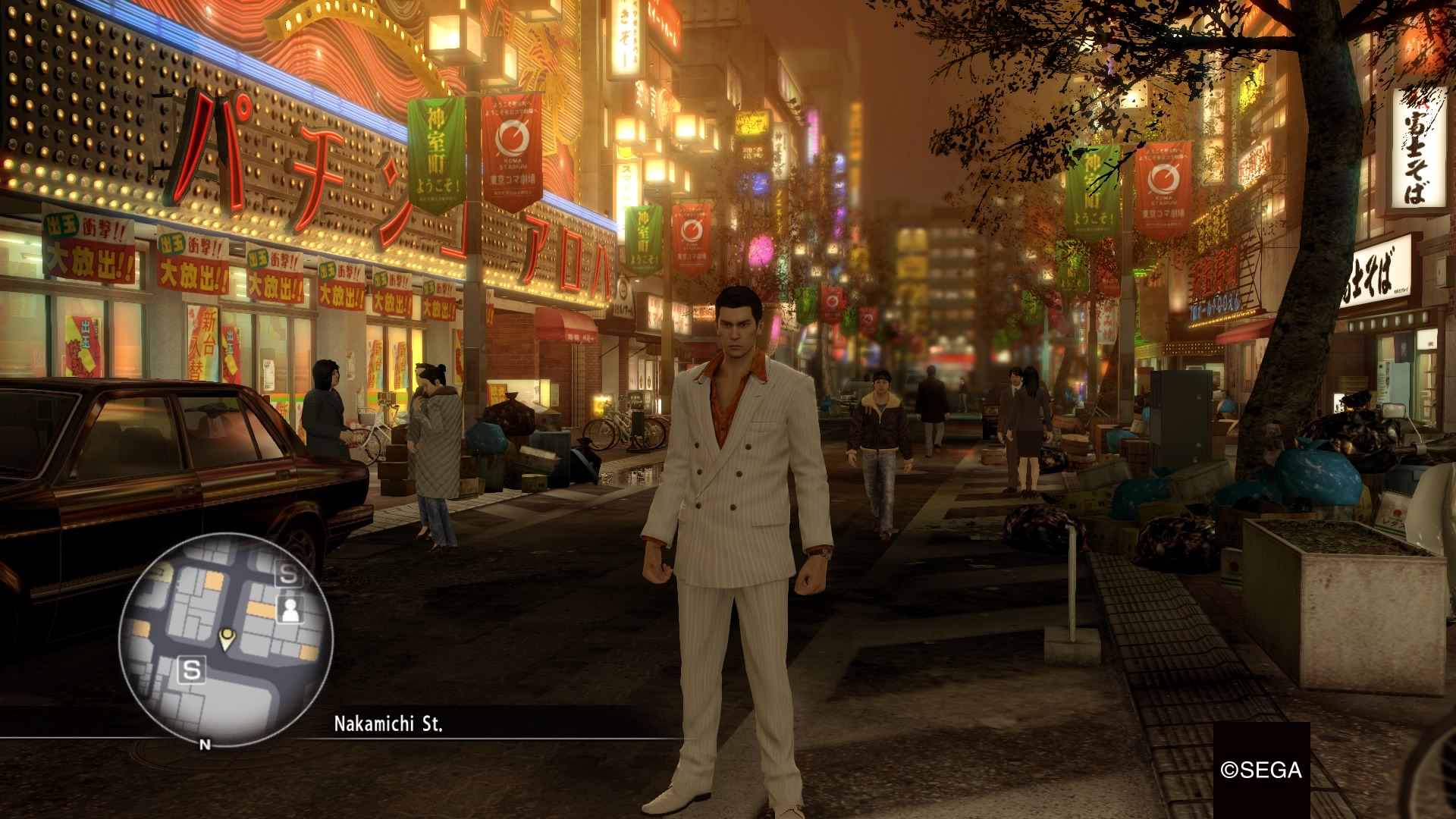Click the yellow player location pin
1456x819 pixels.
pos(226,638)
